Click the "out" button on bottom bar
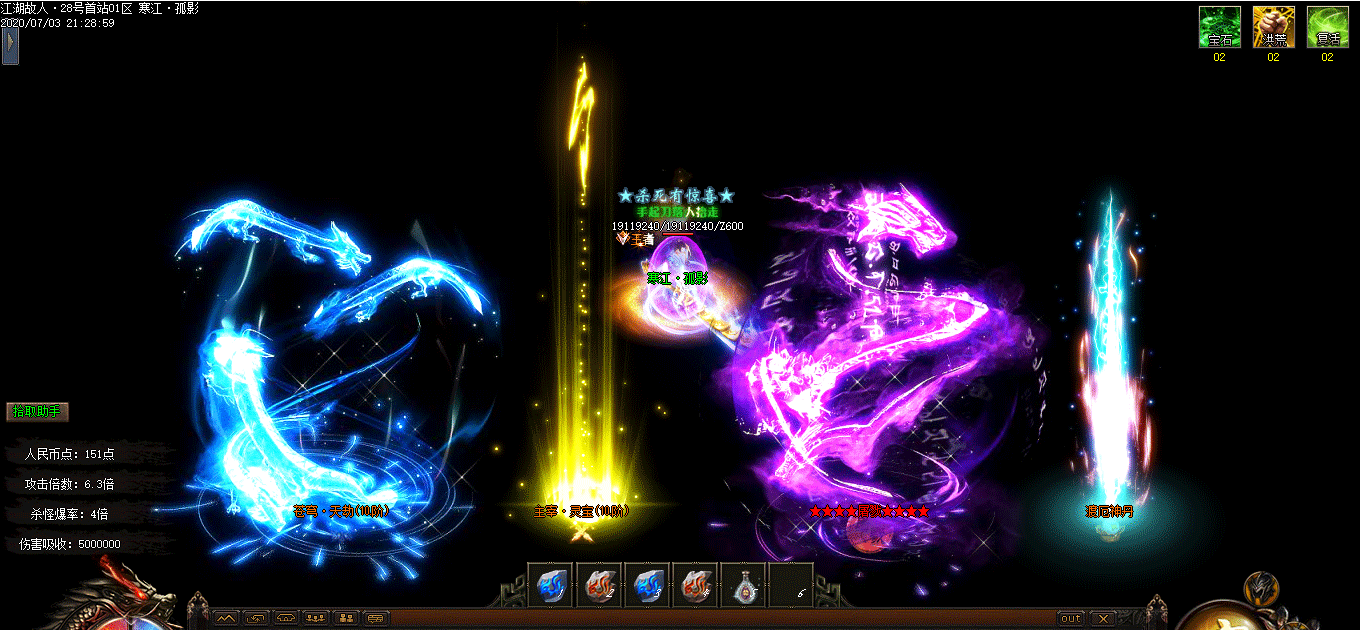Screen dimensions: 1360x630 pos(1071,618)
